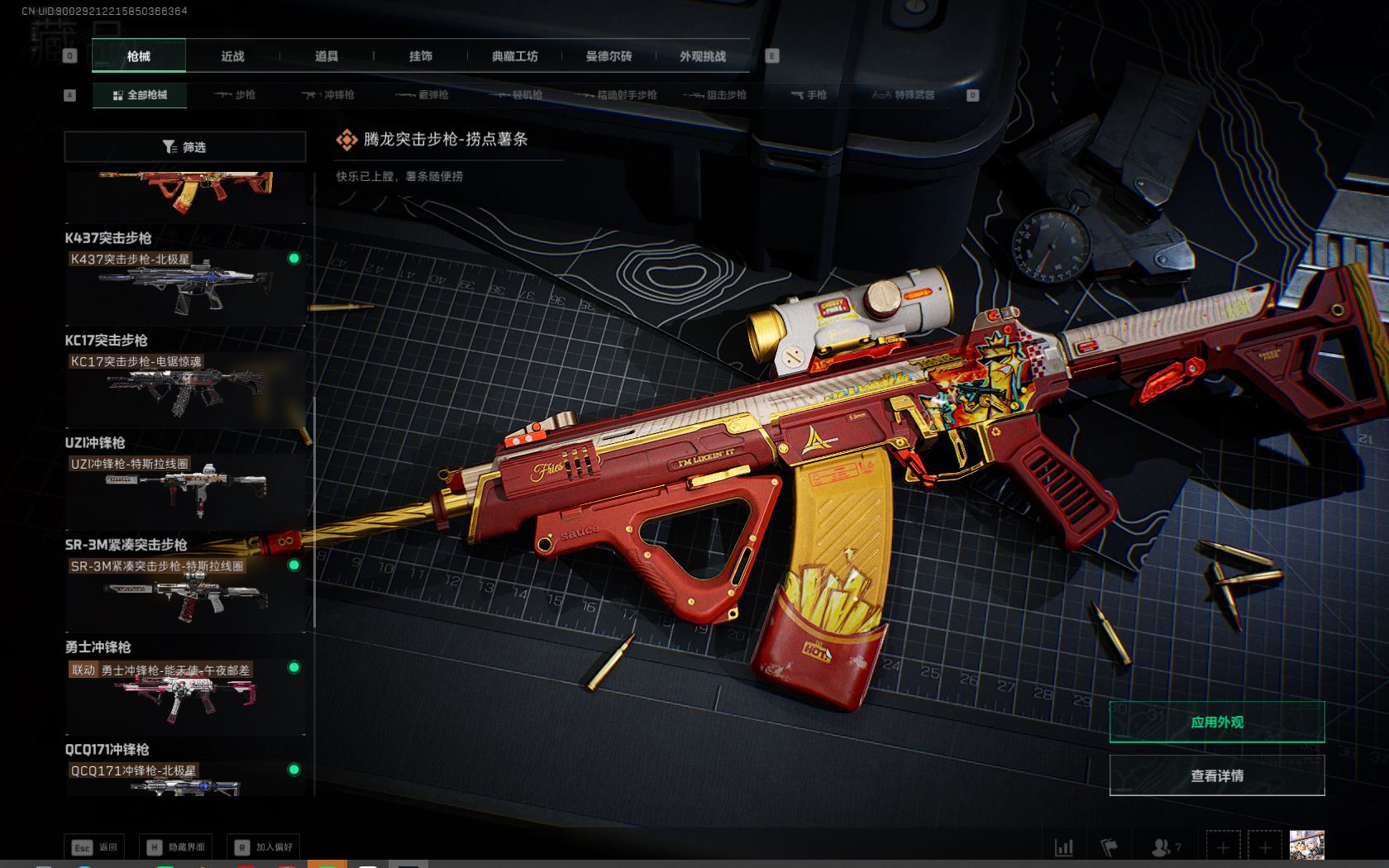The image size is (1389, 868).
Task: Open the player avatar thumbnail
Action: [x=1306, y=846]
